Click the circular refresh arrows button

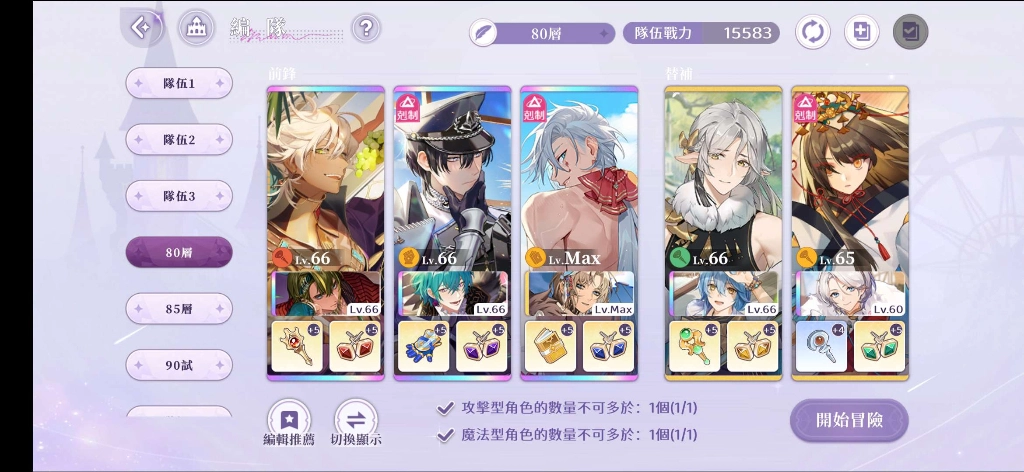(812, 32)
